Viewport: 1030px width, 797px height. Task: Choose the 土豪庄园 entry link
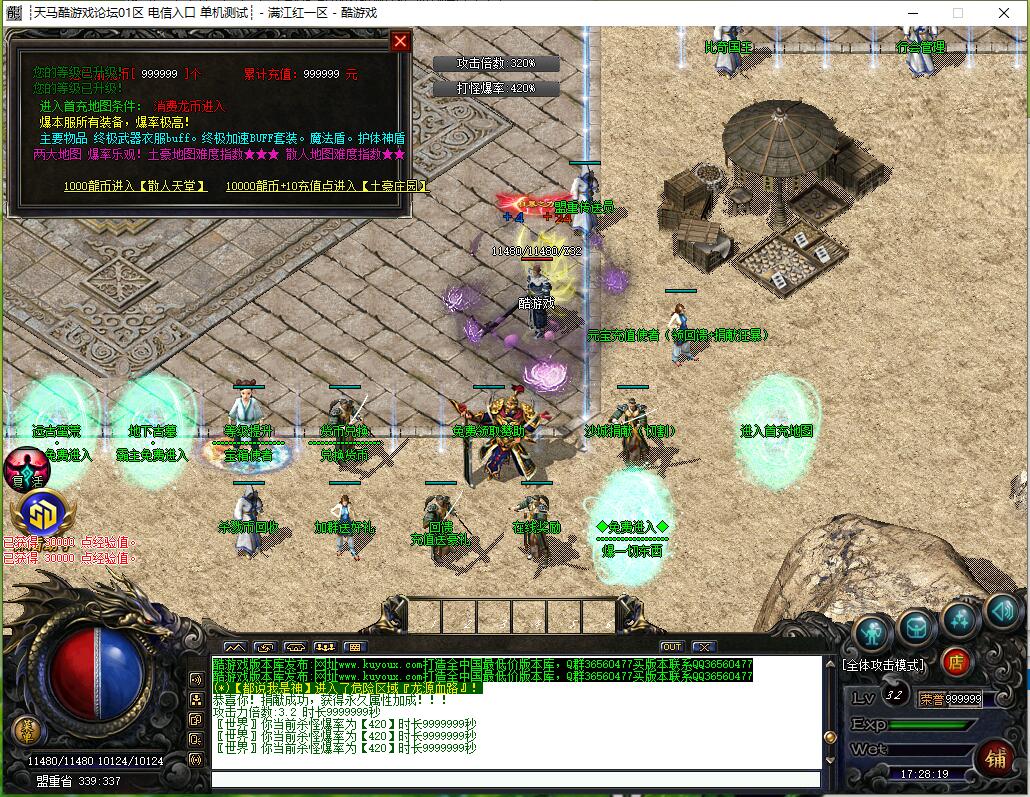(312, 186)
